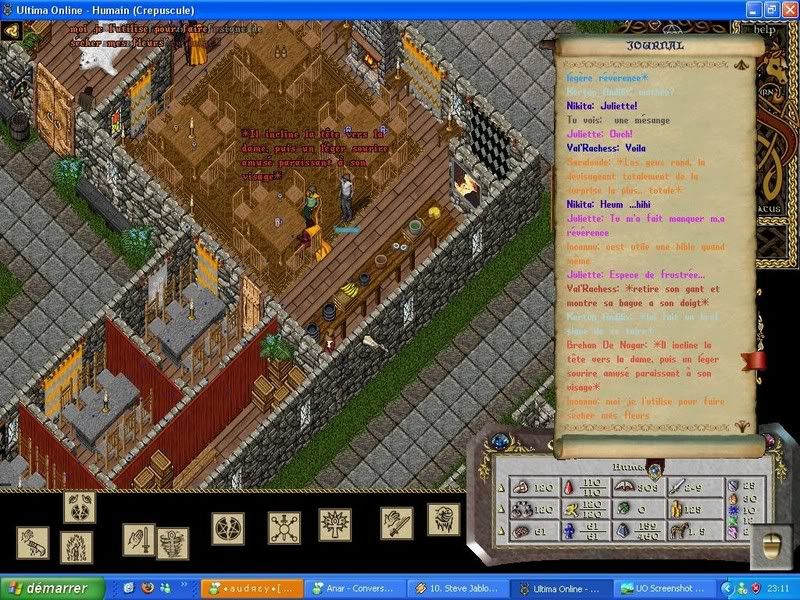Open the top-left yellow corner menu button

[x=12, y=30]
